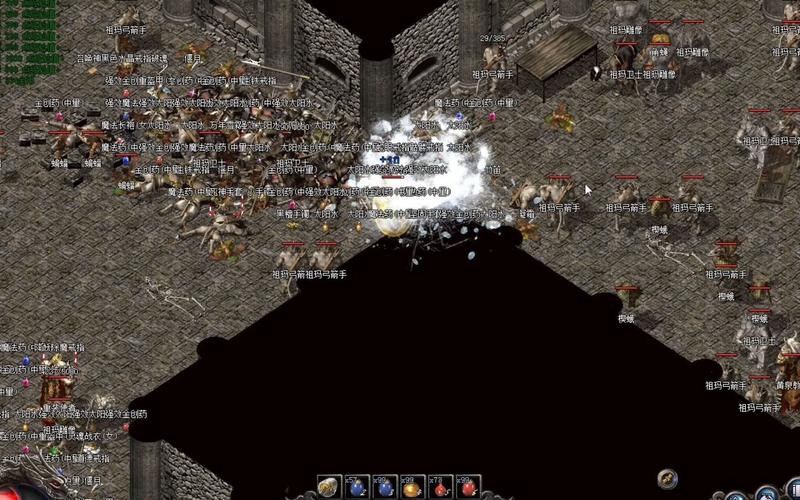Use the red potion stacked at 99

[x=468, y=487]
